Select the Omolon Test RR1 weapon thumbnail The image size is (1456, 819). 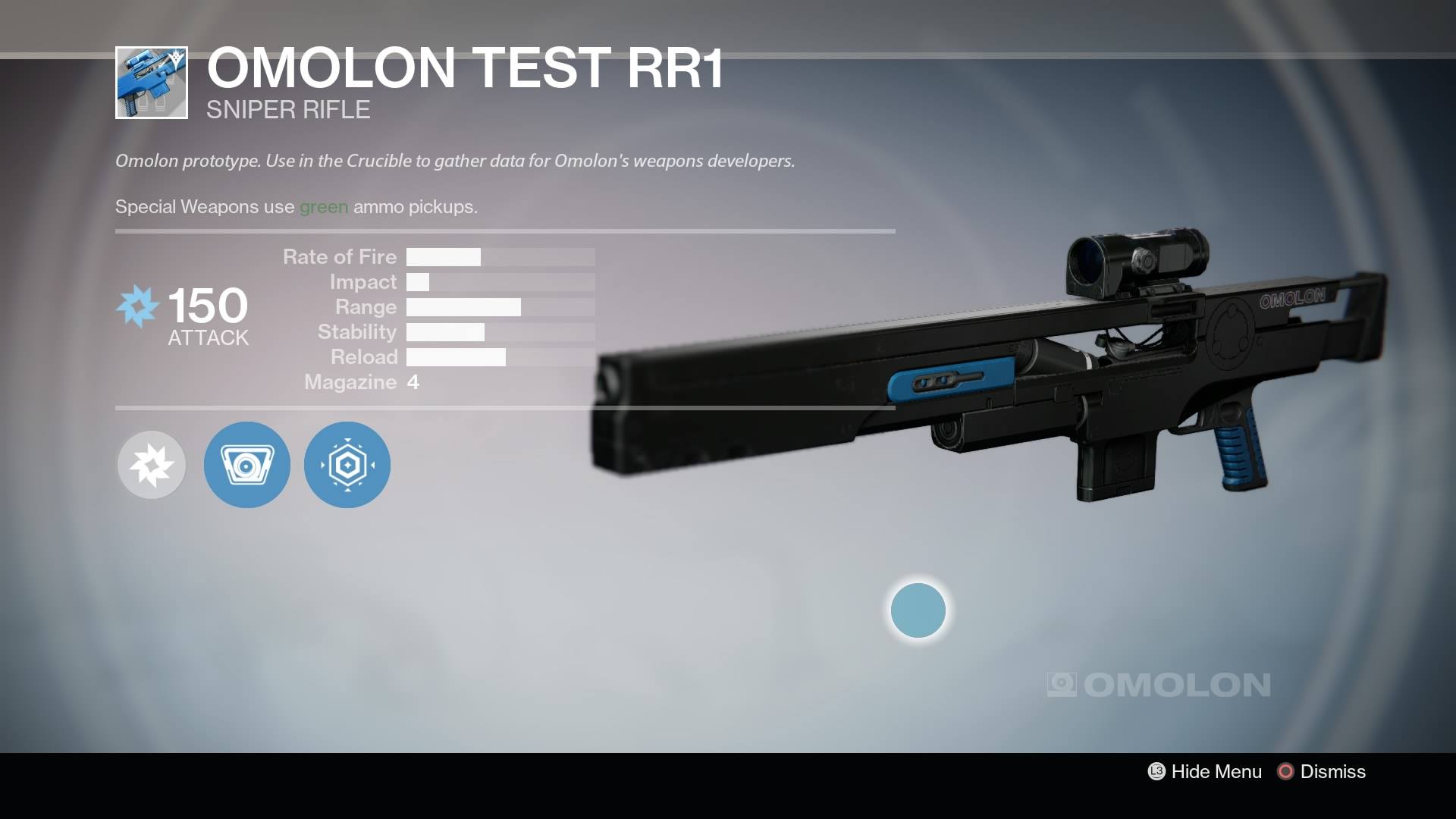coord(152,83)
